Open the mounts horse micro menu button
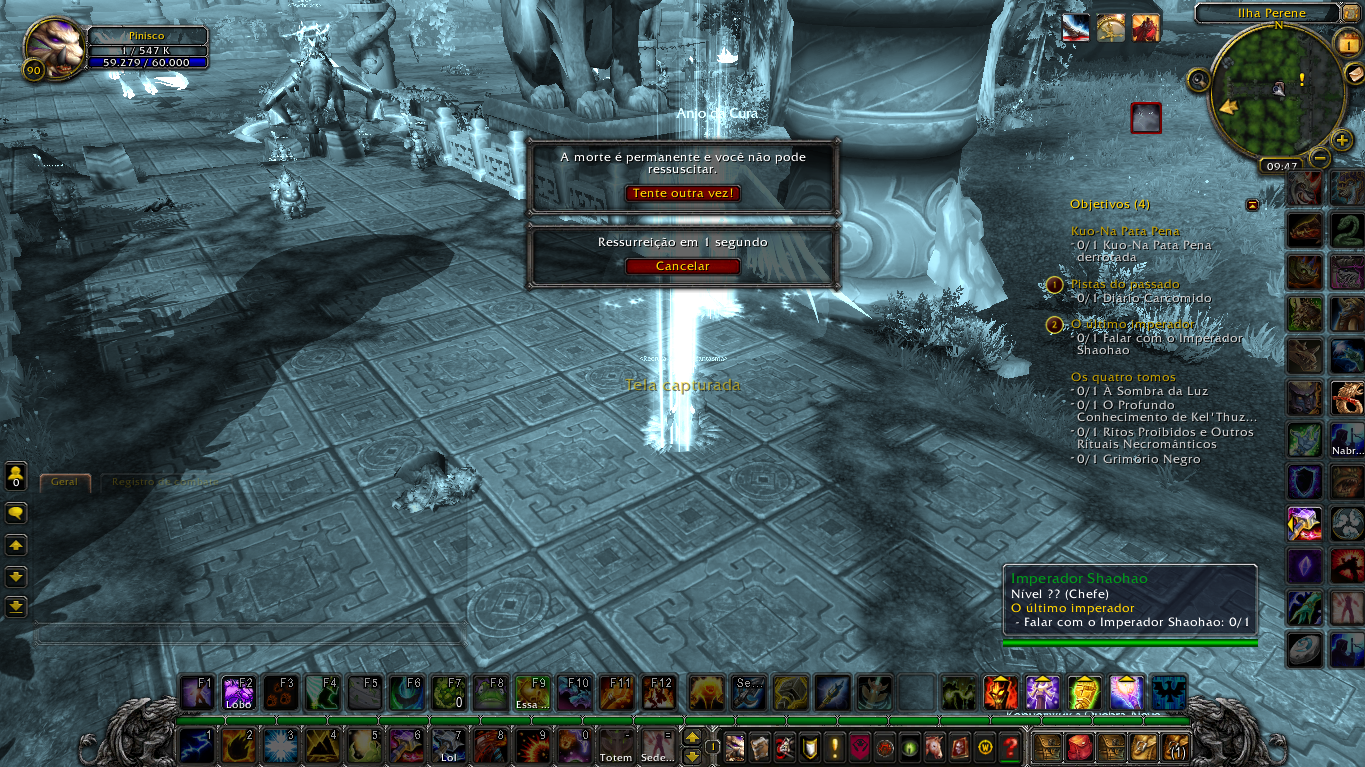Screen dimensions: 1365x767 934,747
